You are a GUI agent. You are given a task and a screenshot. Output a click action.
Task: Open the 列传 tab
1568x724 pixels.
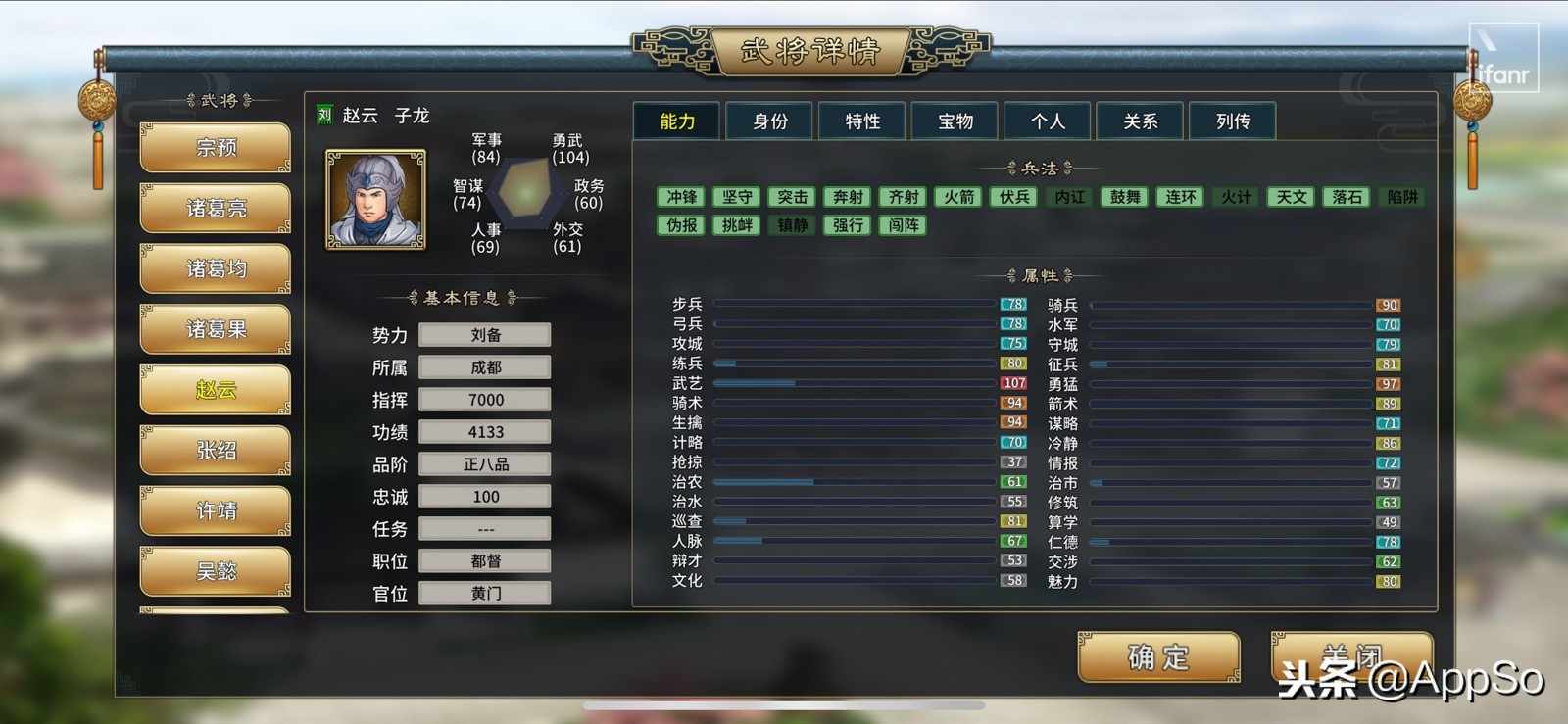(1233, 121)
